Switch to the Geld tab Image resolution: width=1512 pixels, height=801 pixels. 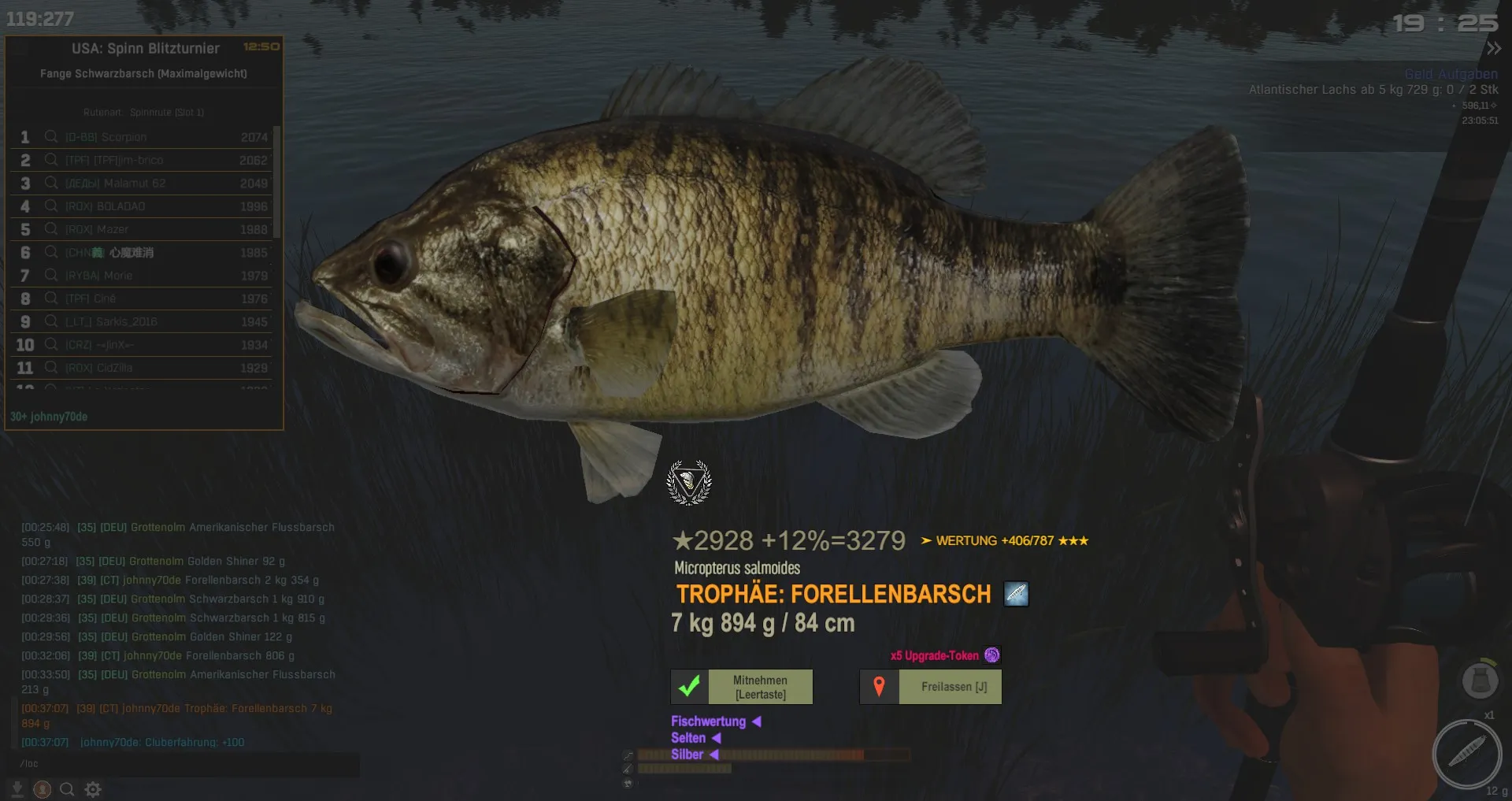(x=1420, y=74)
